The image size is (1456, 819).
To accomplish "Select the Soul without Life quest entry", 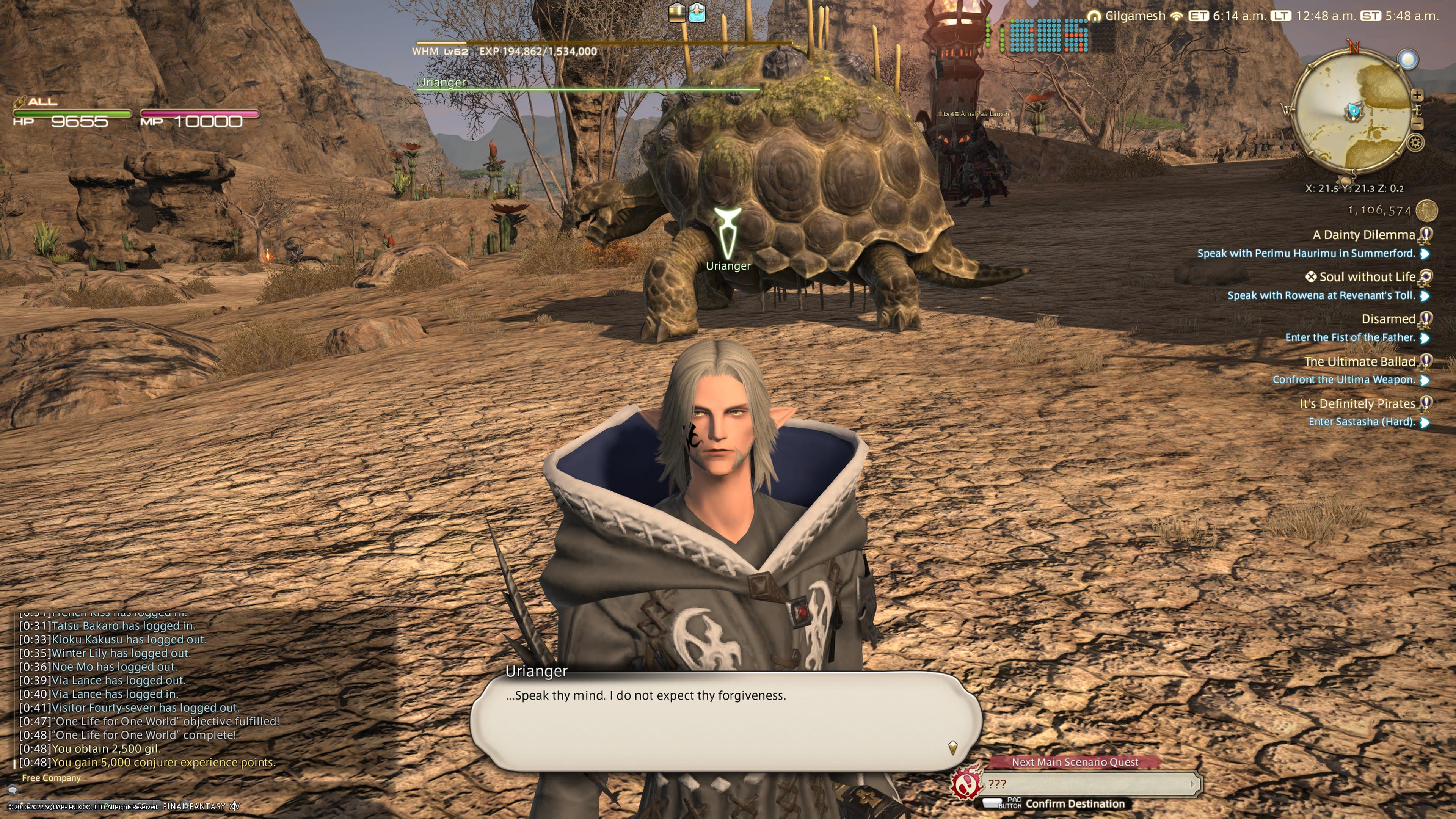I will point(1366,277).
